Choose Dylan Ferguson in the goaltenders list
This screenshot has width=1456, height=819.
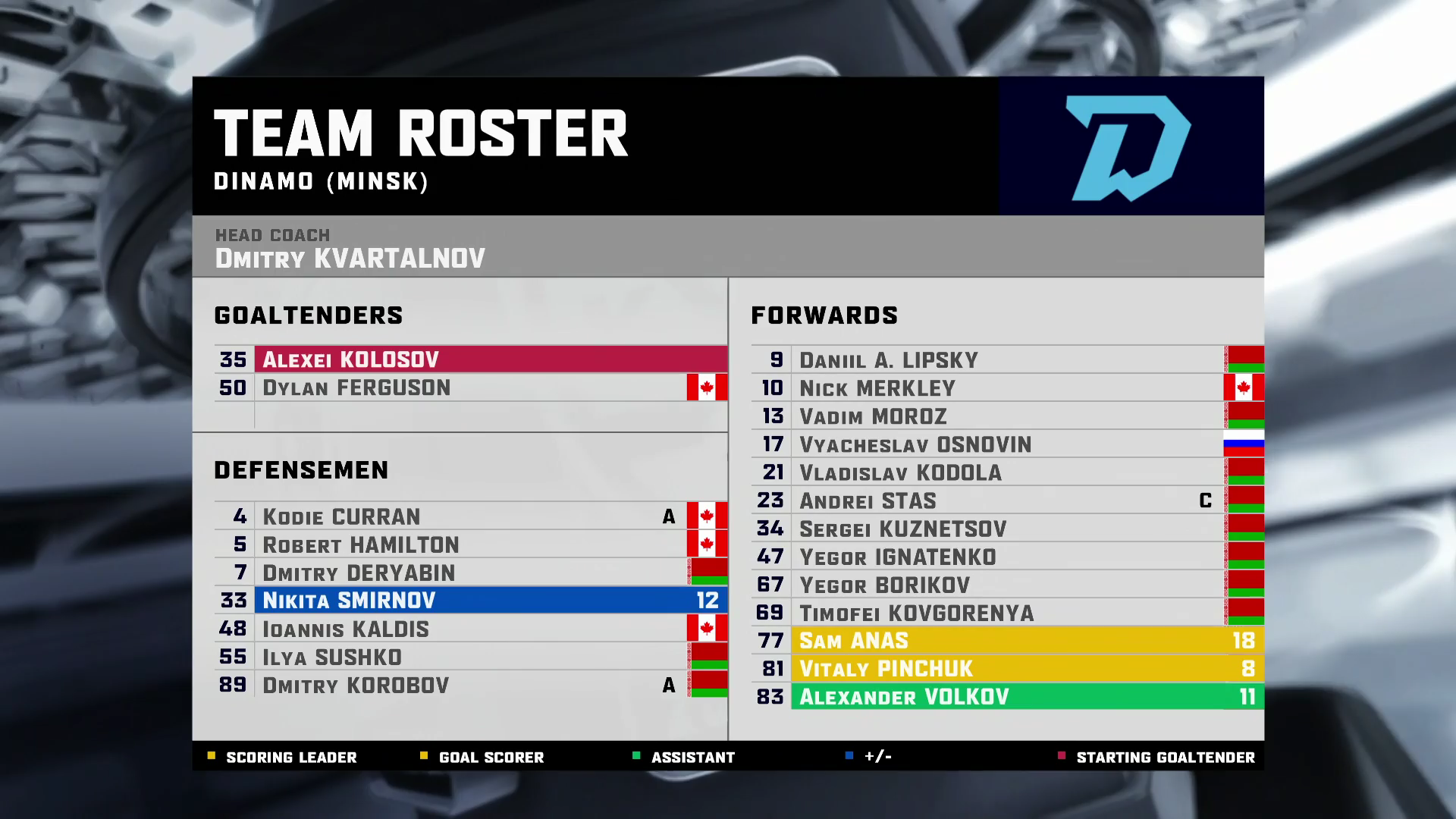coord(470,388)
